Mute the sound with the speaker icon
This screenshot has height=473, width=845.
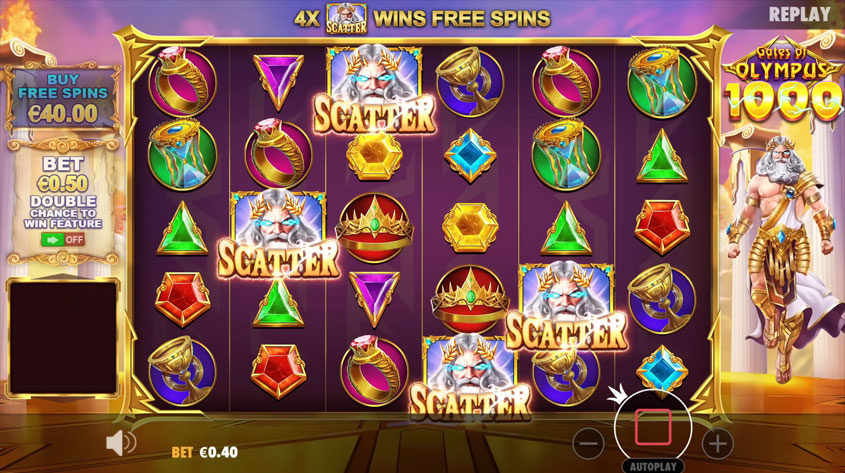pos(121,442)
